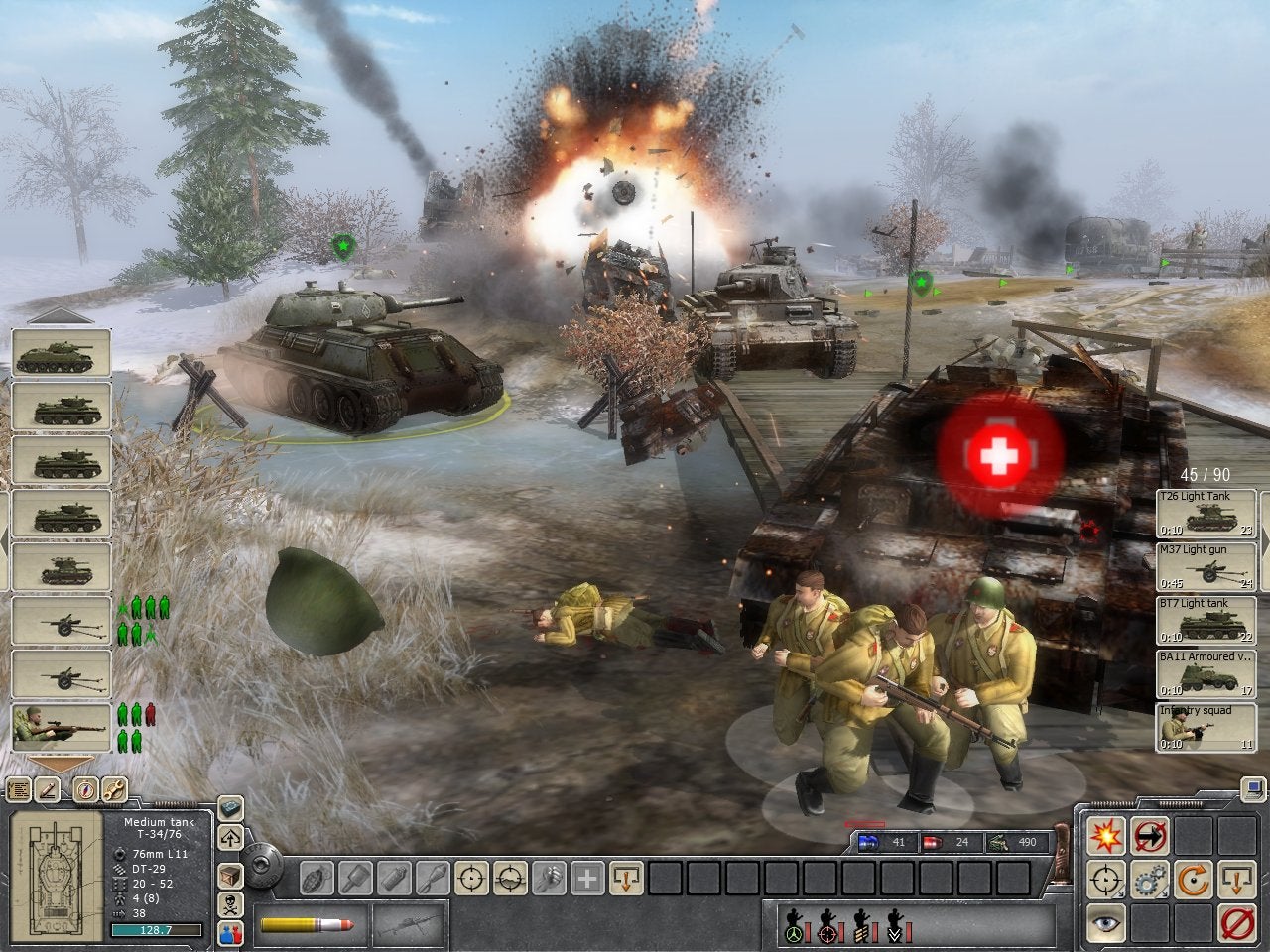Image resolution: width=1270 pixels, height=952 pixels.
Task: Activate the explosion attack command
Action: 1106,837
